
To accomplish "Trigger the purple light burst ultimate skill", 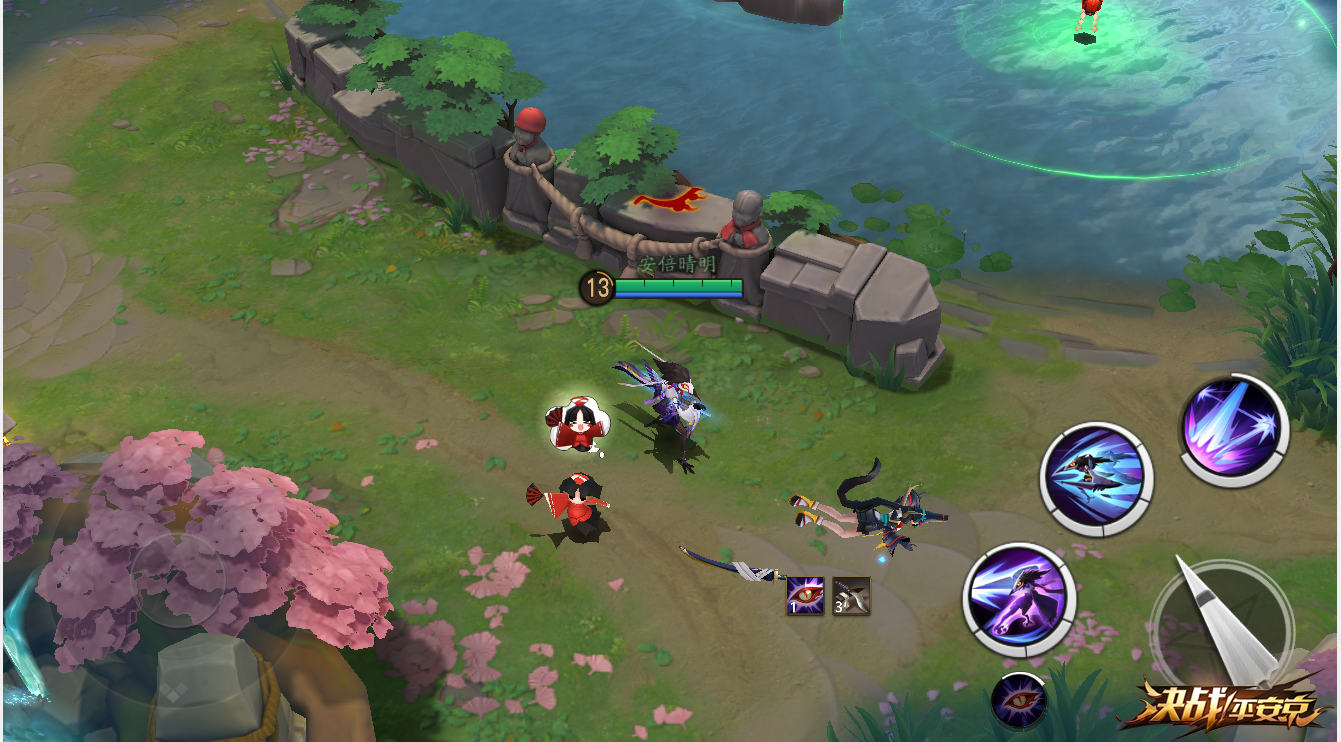I will tap(1234, 430).
